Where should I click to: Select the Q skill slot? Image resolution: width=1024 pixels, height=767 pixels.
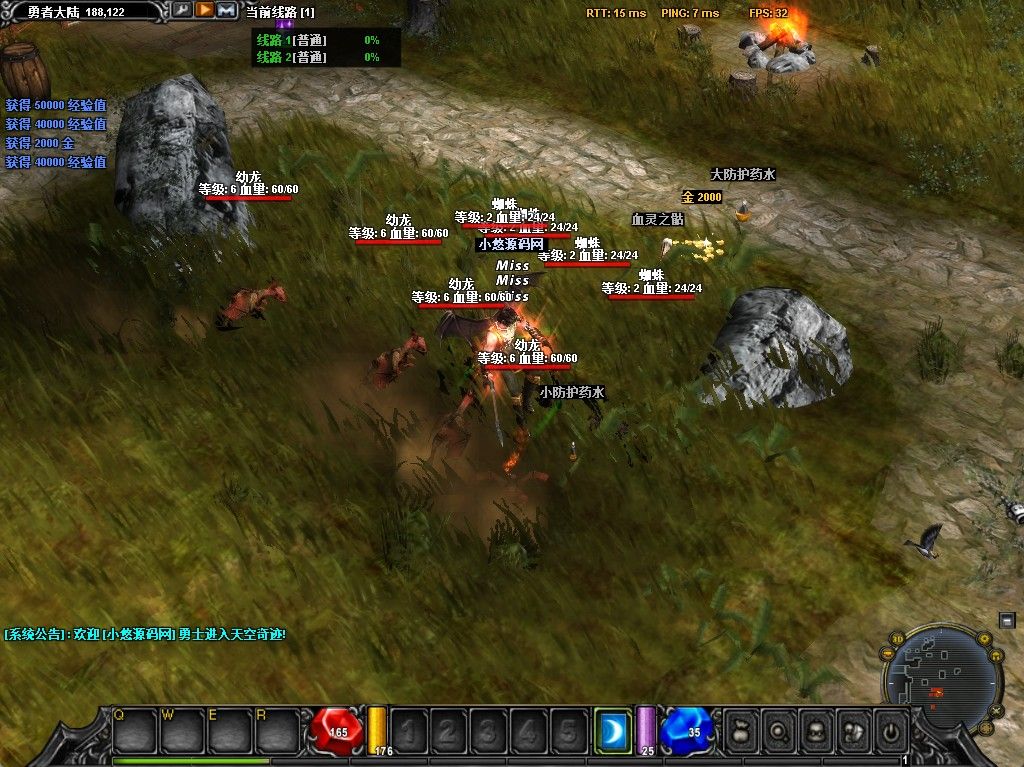(x=133, y=731)
